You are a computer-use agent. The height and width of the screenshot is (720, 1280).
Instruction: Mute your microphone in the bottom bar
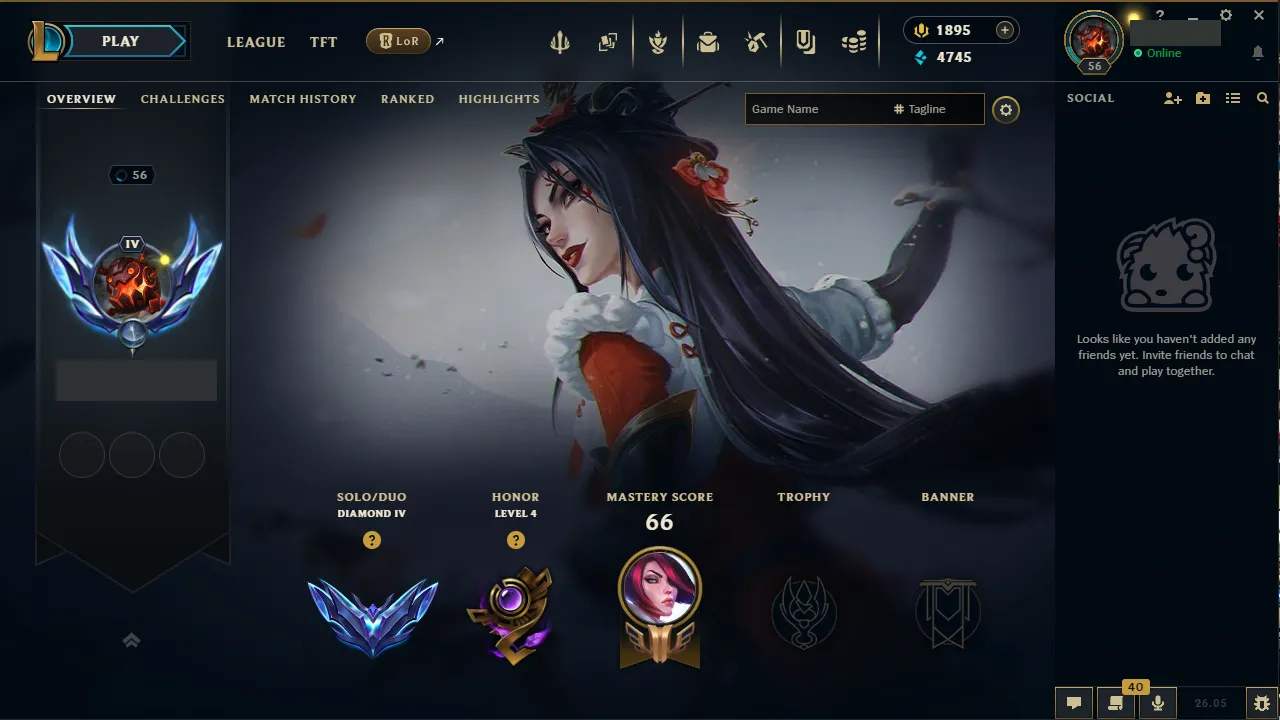[1157, 700]
